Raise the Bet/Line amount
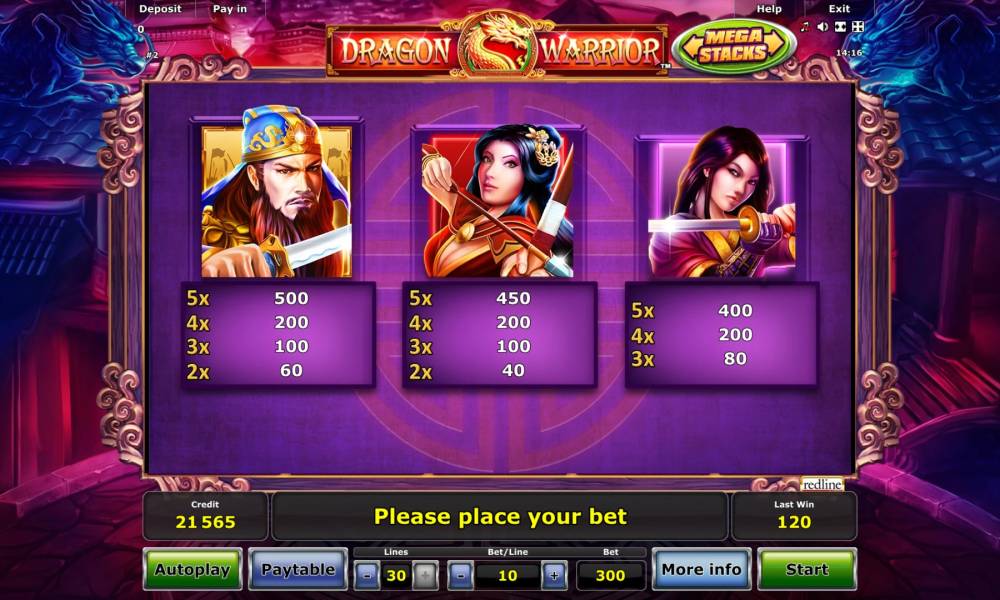1000x600 pixels. pyautogui.click(x=553, y=575)
